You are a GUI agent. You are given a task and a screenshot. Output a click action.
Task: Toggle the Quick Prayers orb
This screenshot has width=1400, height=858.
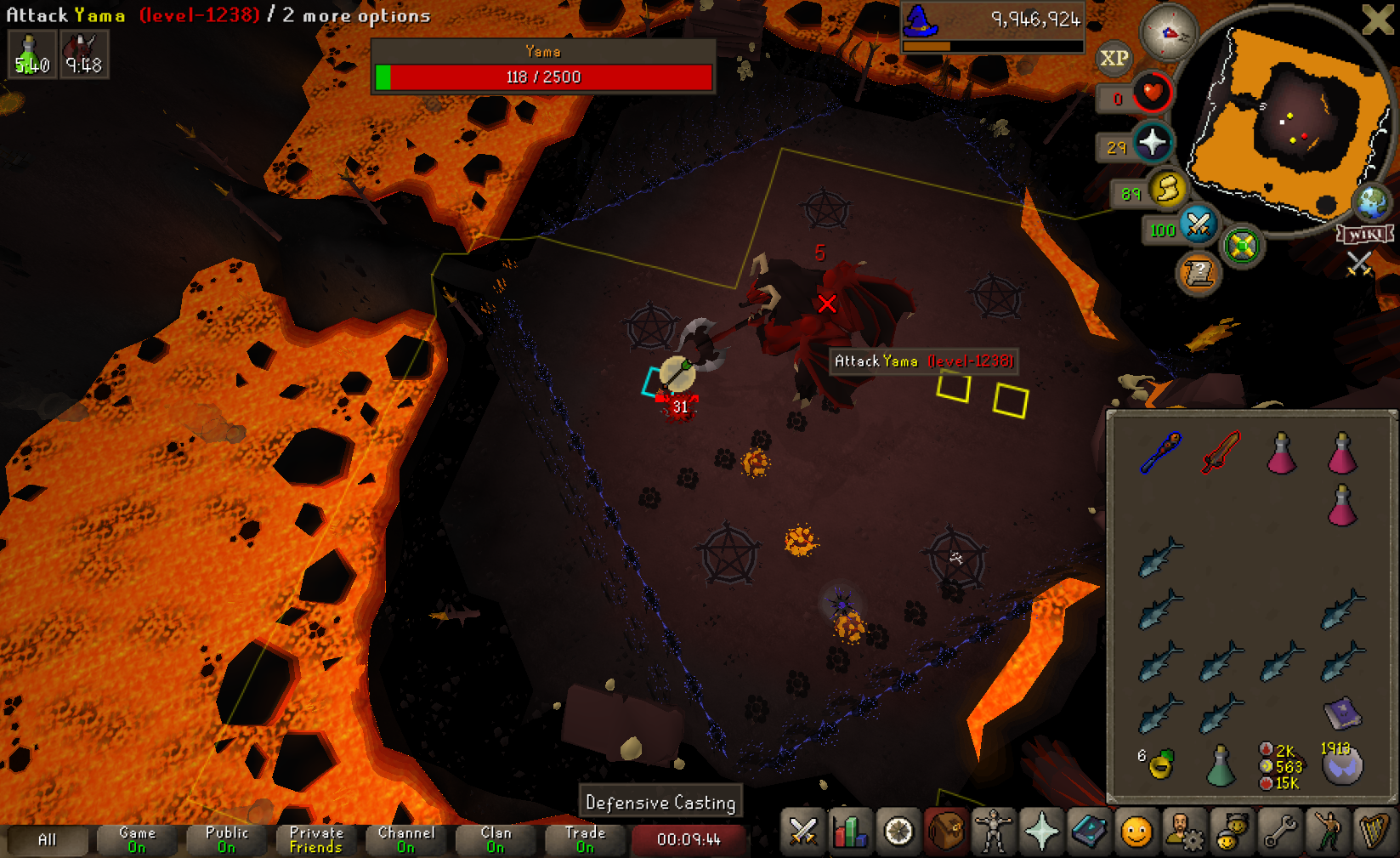pos(1153,142)
